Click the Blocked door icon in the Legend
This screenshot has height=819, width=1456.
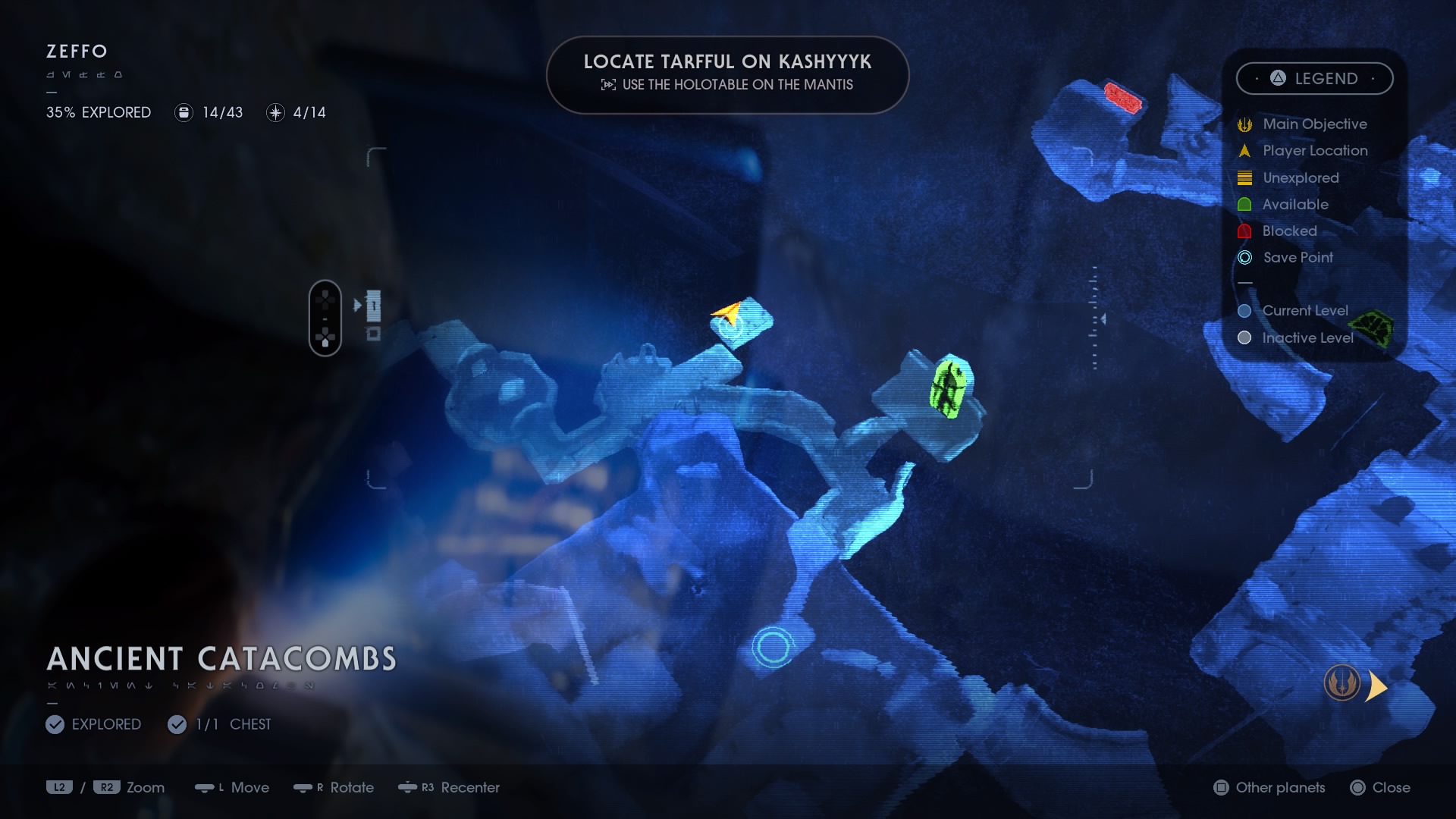(x=1244, y=231)
